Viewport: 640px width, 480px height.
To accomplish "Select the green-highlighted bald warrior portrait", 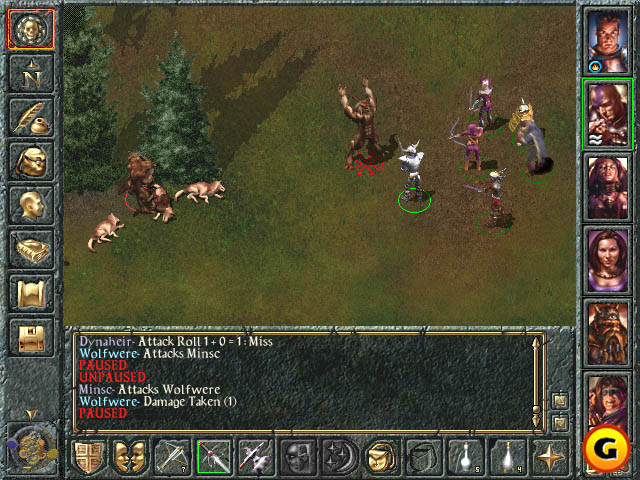I will 607,113.
